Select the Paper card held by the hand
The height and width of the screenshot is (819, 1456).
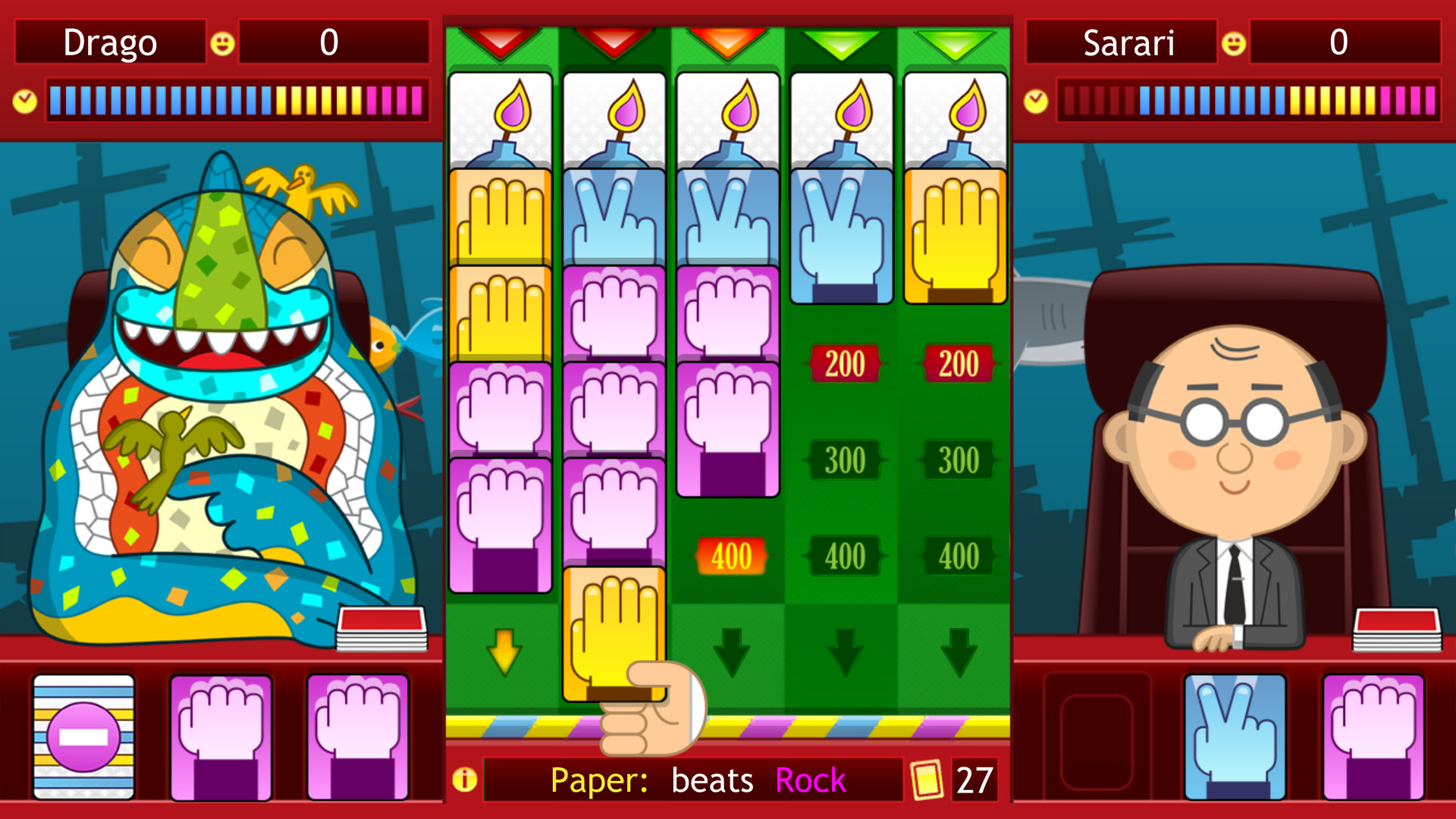pos(613,633)
